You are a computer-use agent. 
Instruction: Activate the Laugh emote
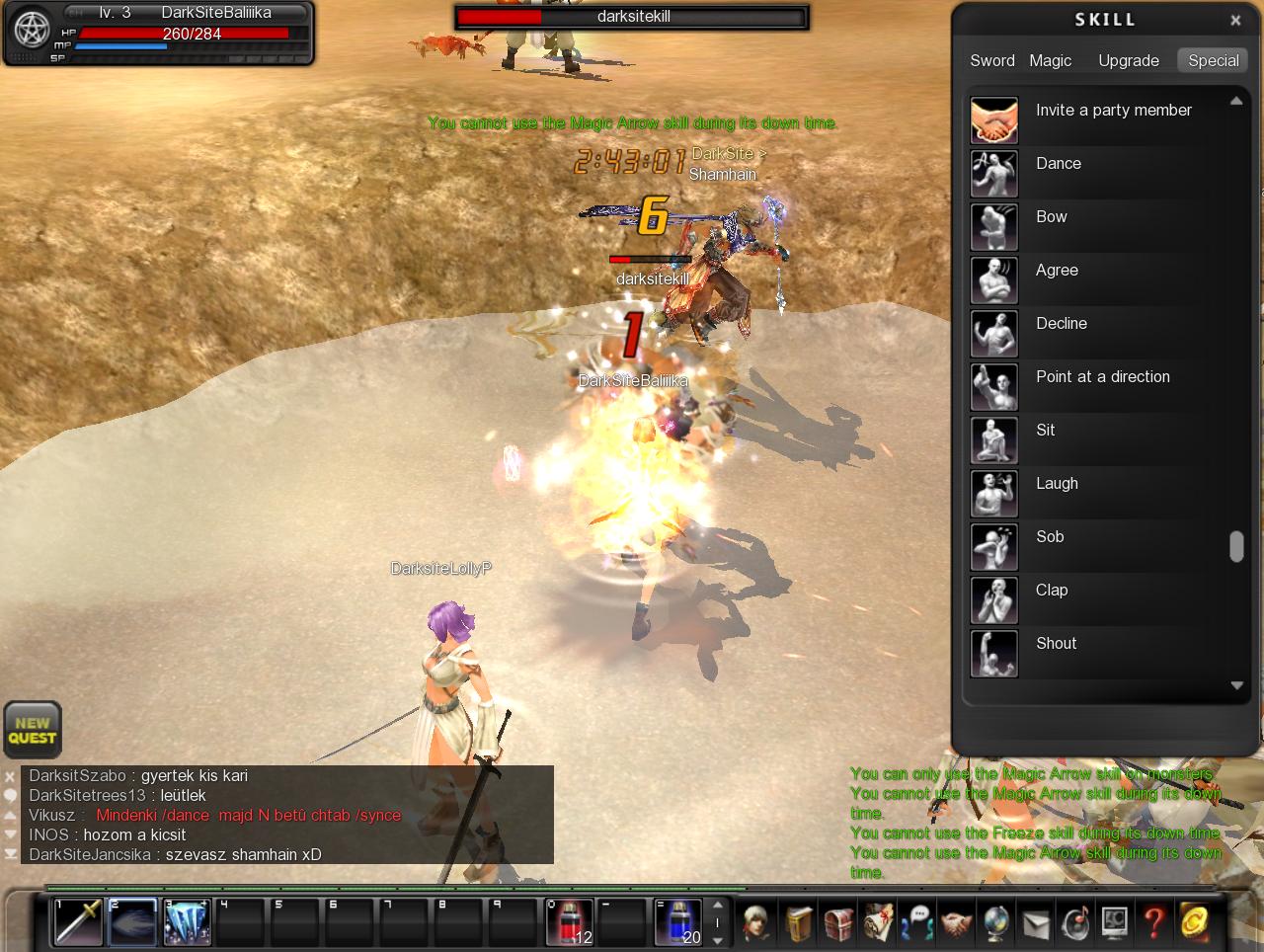[x=994, y=493]
